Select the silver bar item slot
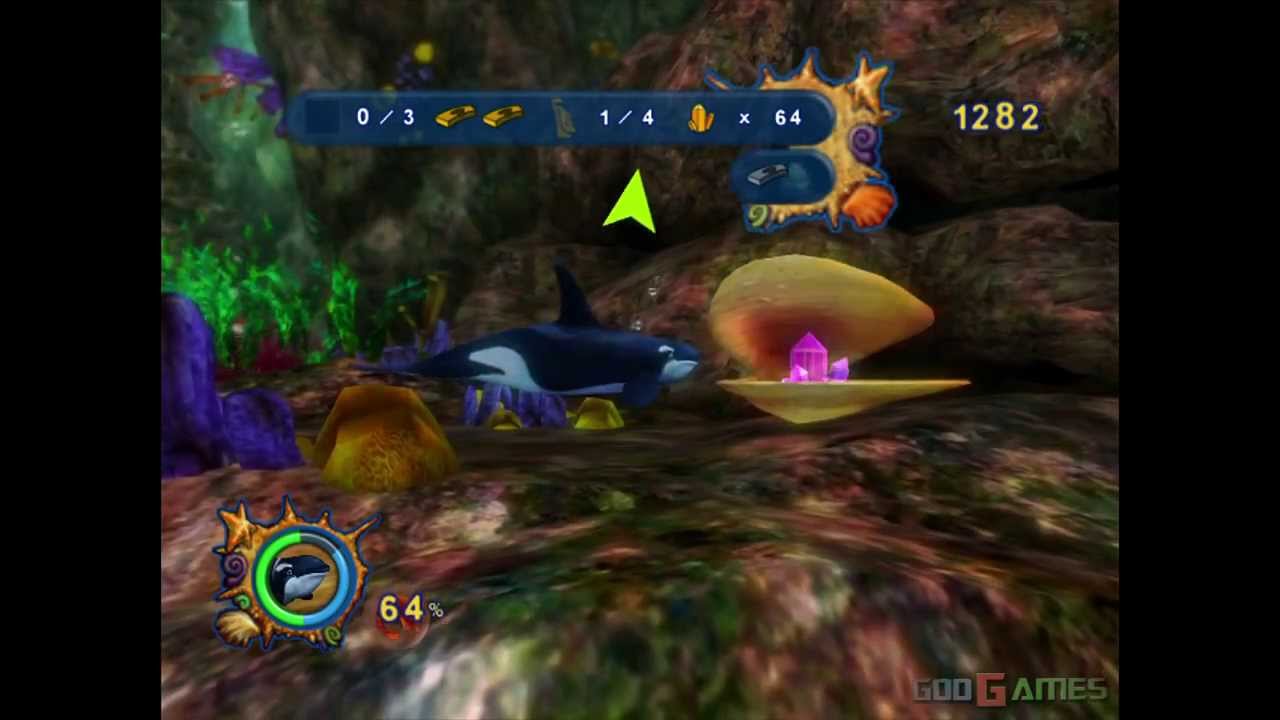The image size is (1280, 720). [x=768, y=176]
